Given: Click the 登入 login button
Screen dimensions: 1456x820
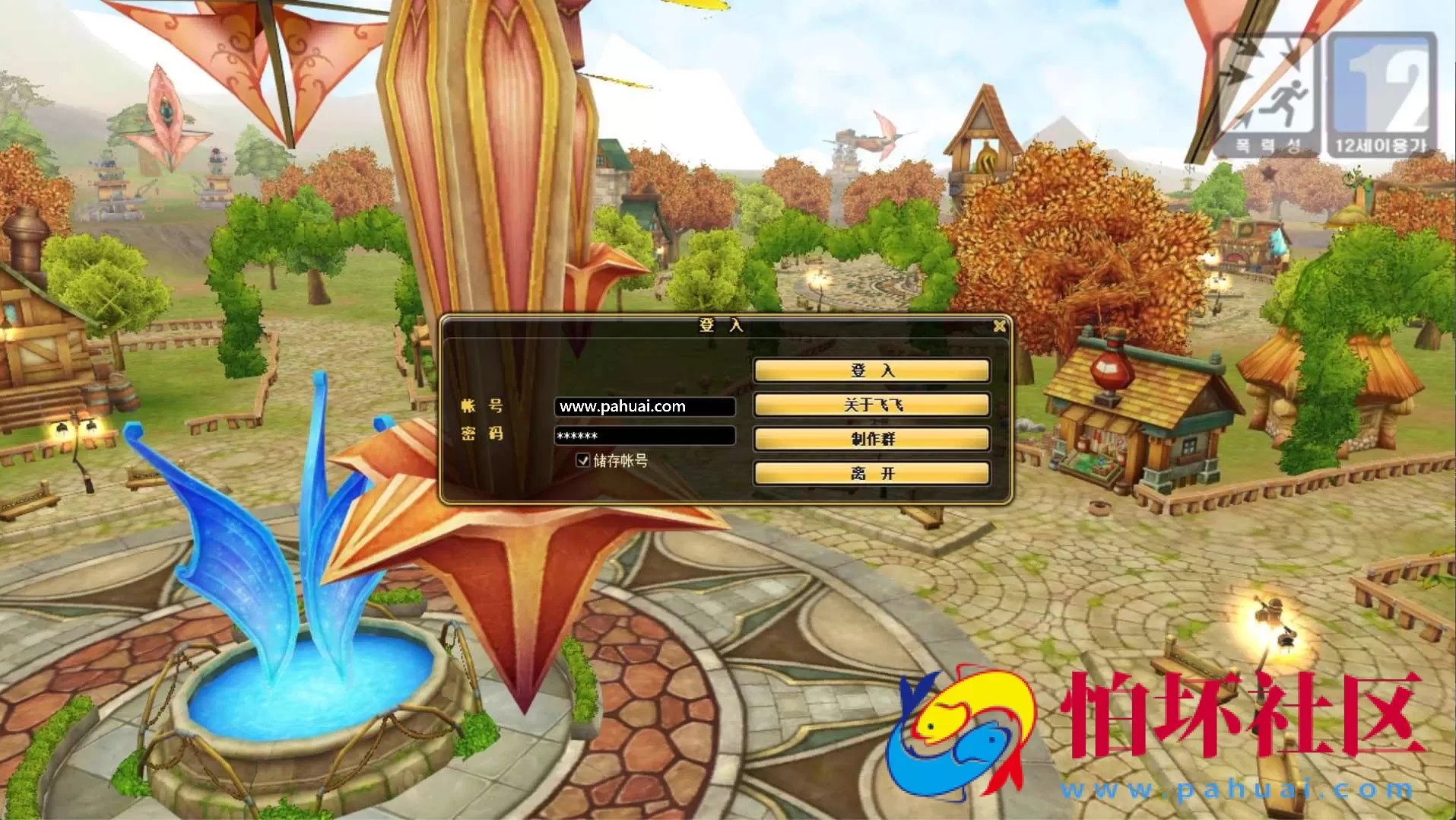Looking at the screenshot, I should click(871, 370).
